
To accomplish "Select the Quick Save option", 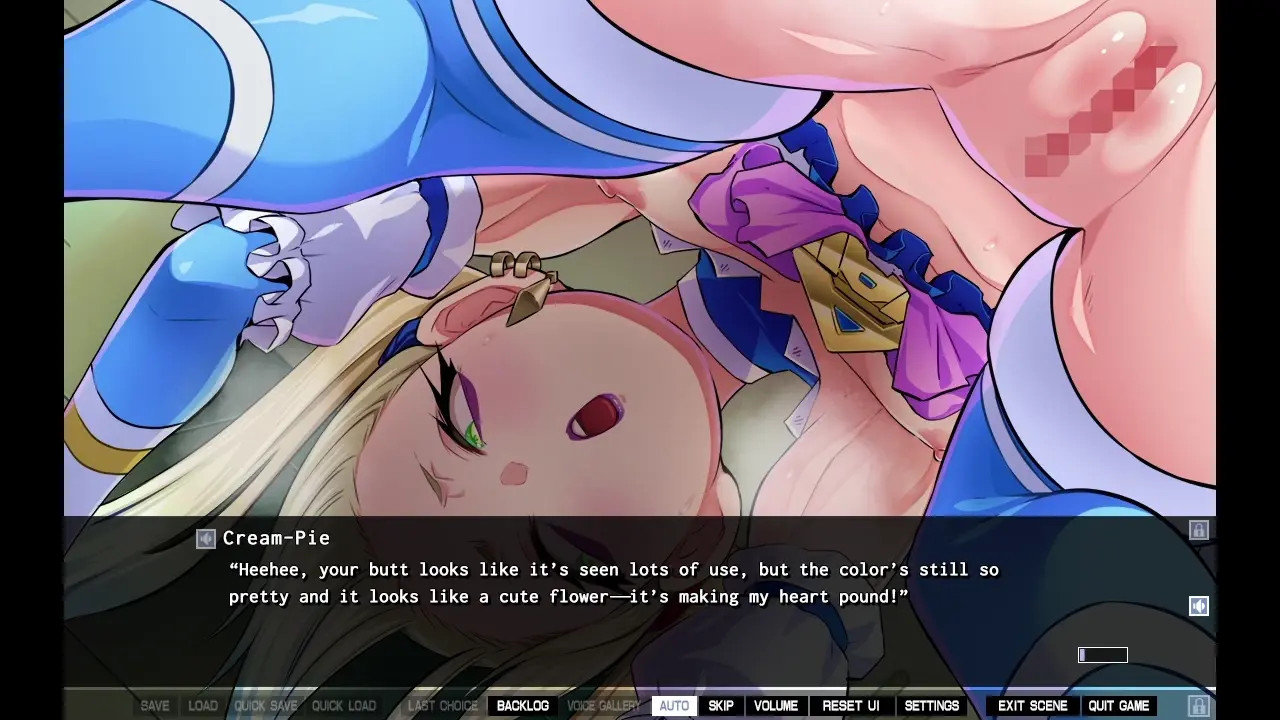I will click(266, 706).
